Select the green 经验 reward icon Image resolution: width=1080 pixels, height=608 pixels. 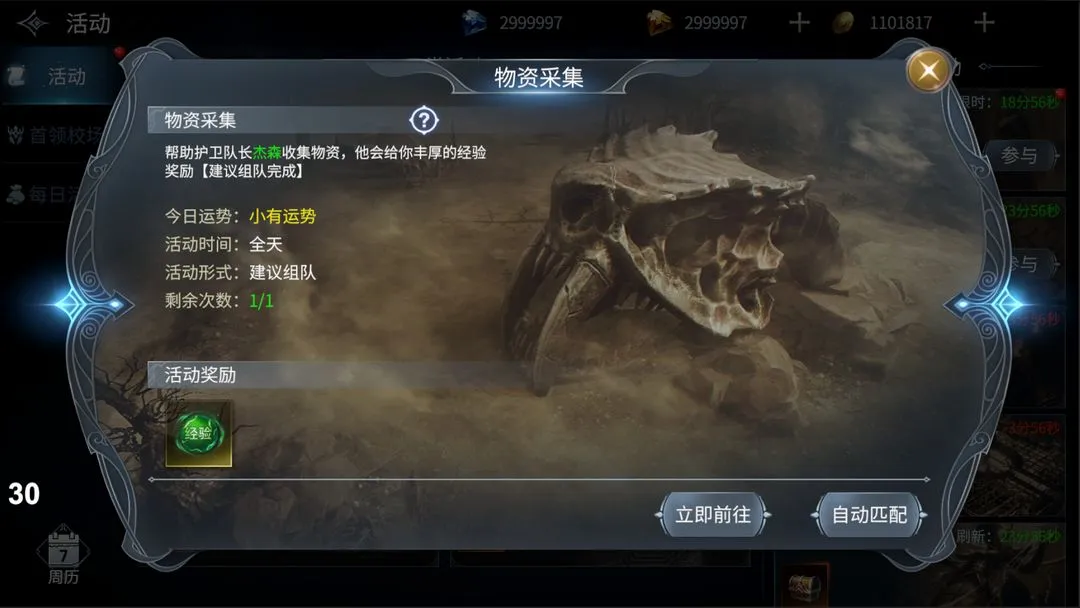coord(198,434)
